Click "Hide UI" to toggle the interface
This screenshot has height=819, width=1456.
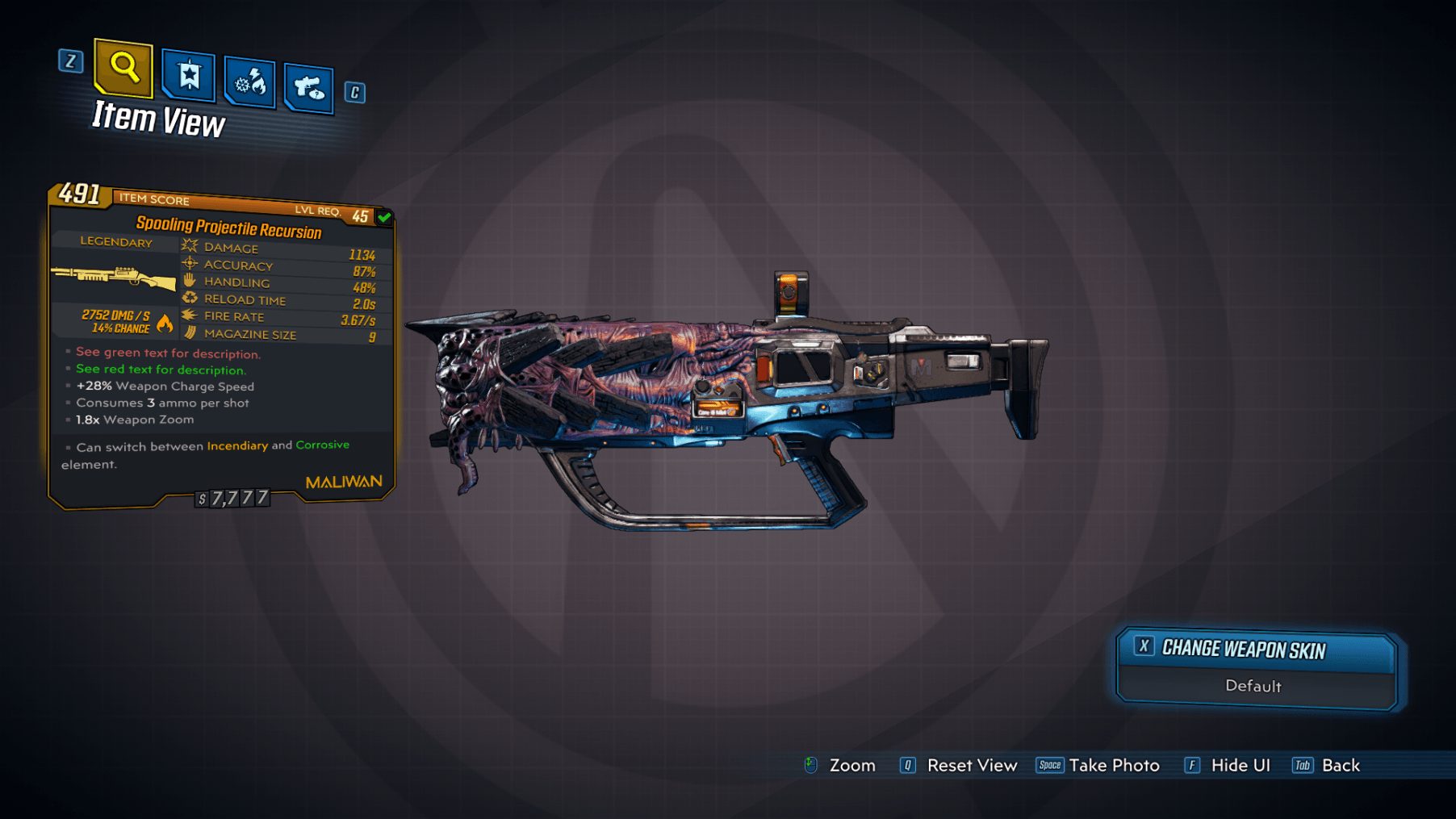(1241, 765)
